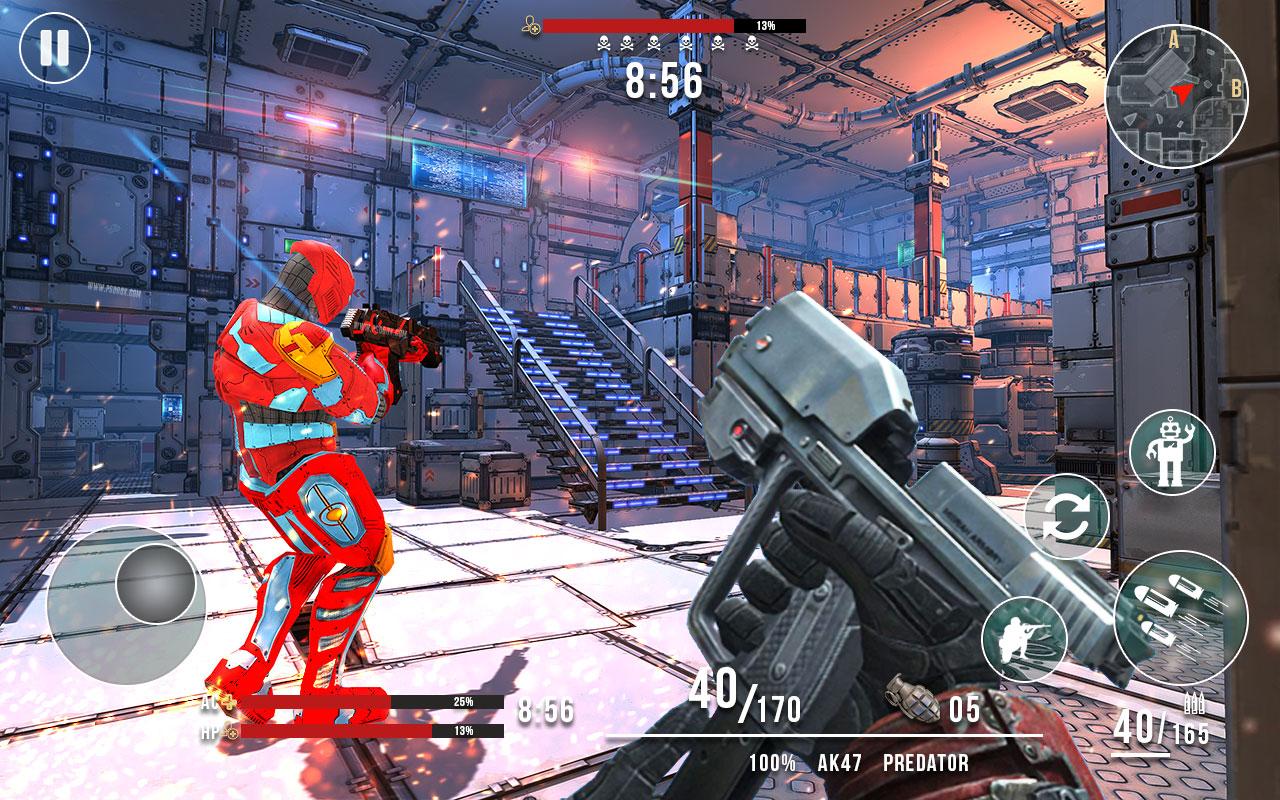Switch weapon using the swap arrows button
Image resolution: width=1280 pixels, height=800 pixels.
1067,517
